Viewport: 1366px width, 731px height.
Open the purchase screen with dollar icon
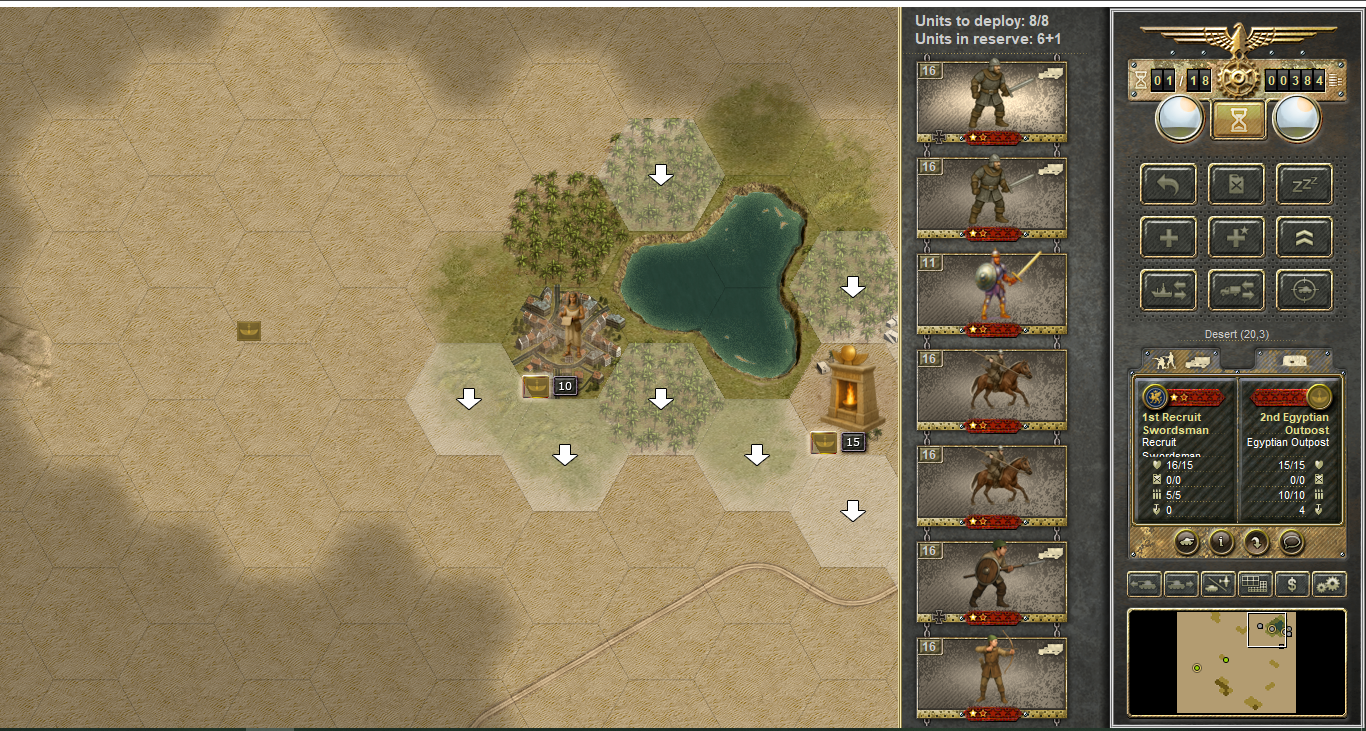pos(1292,584)
